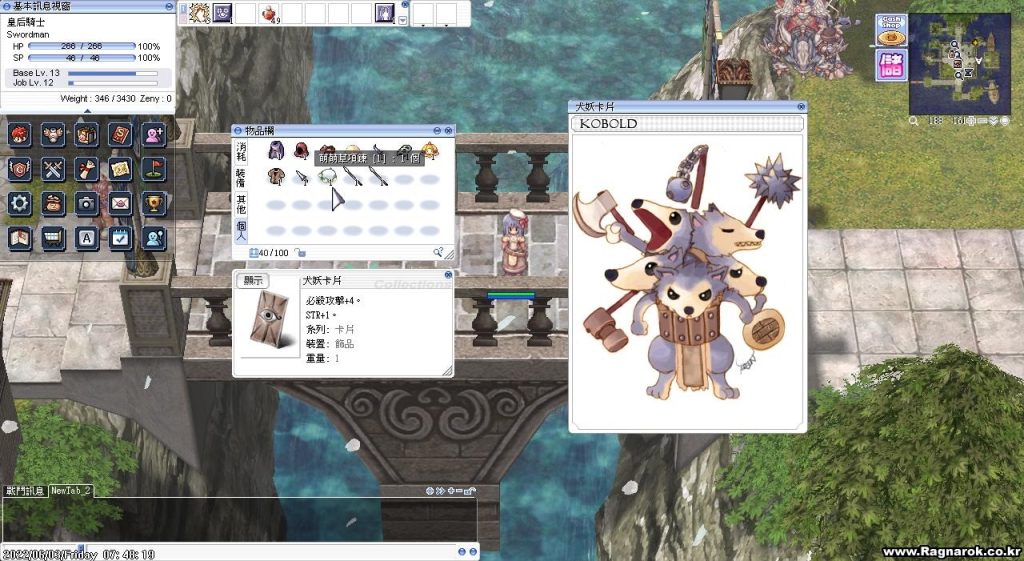Open the settings gear icon
The width and height of the screenshot is (1024, 561).
(x=19, y=203)
